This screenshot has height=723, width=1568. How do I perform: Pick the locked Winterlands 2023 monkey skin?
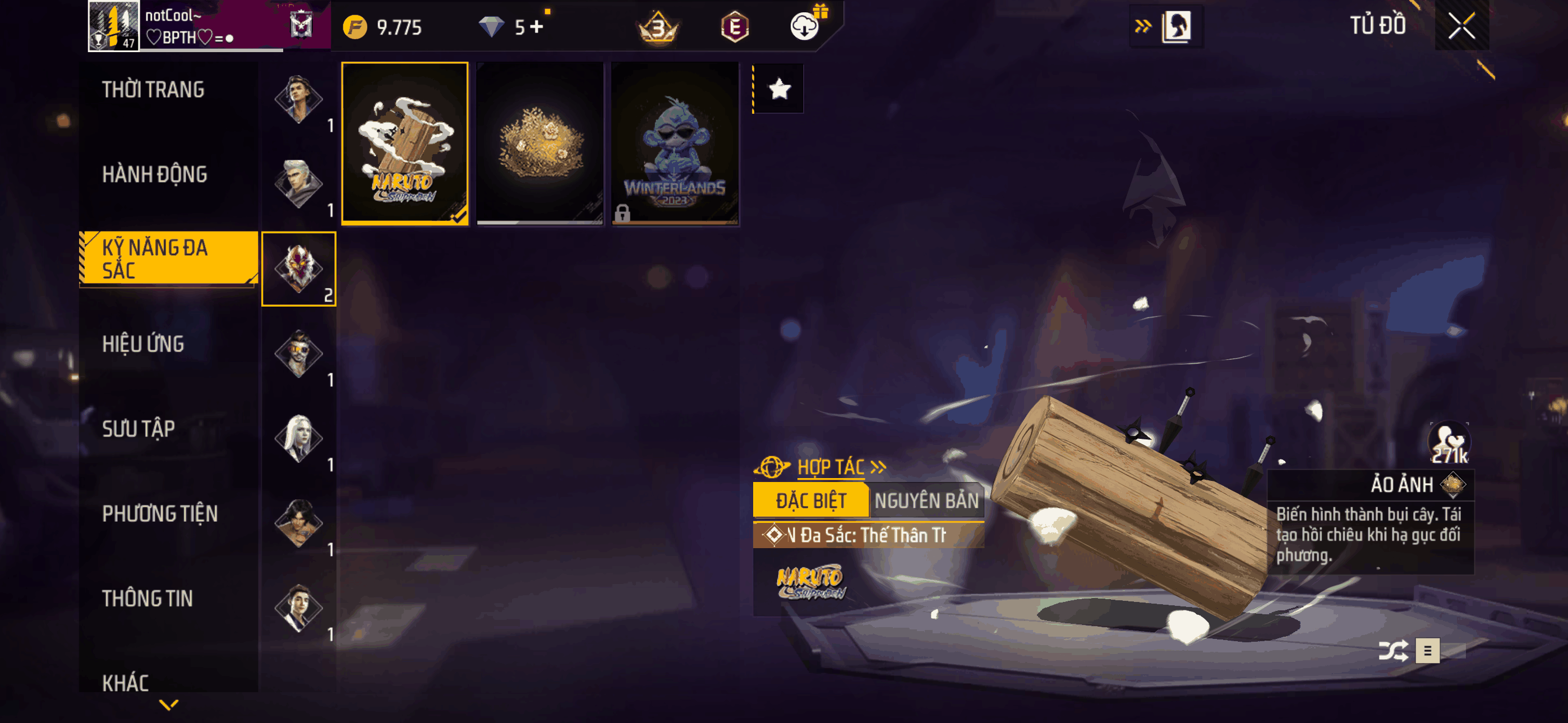tap(675, 143)
